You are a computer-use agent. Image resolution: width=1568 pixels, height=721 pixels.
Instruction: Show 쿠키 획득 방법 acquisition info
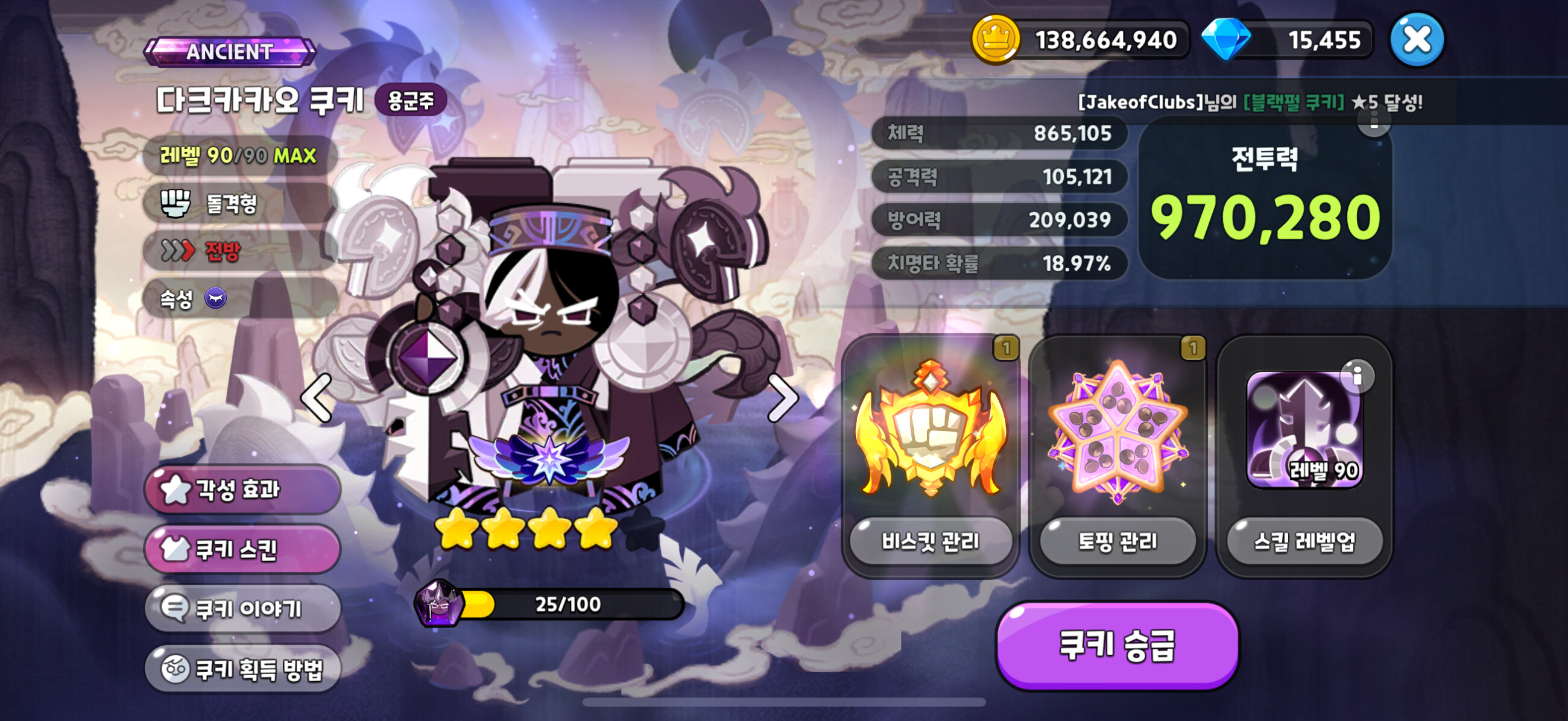(x=242, y=669)
